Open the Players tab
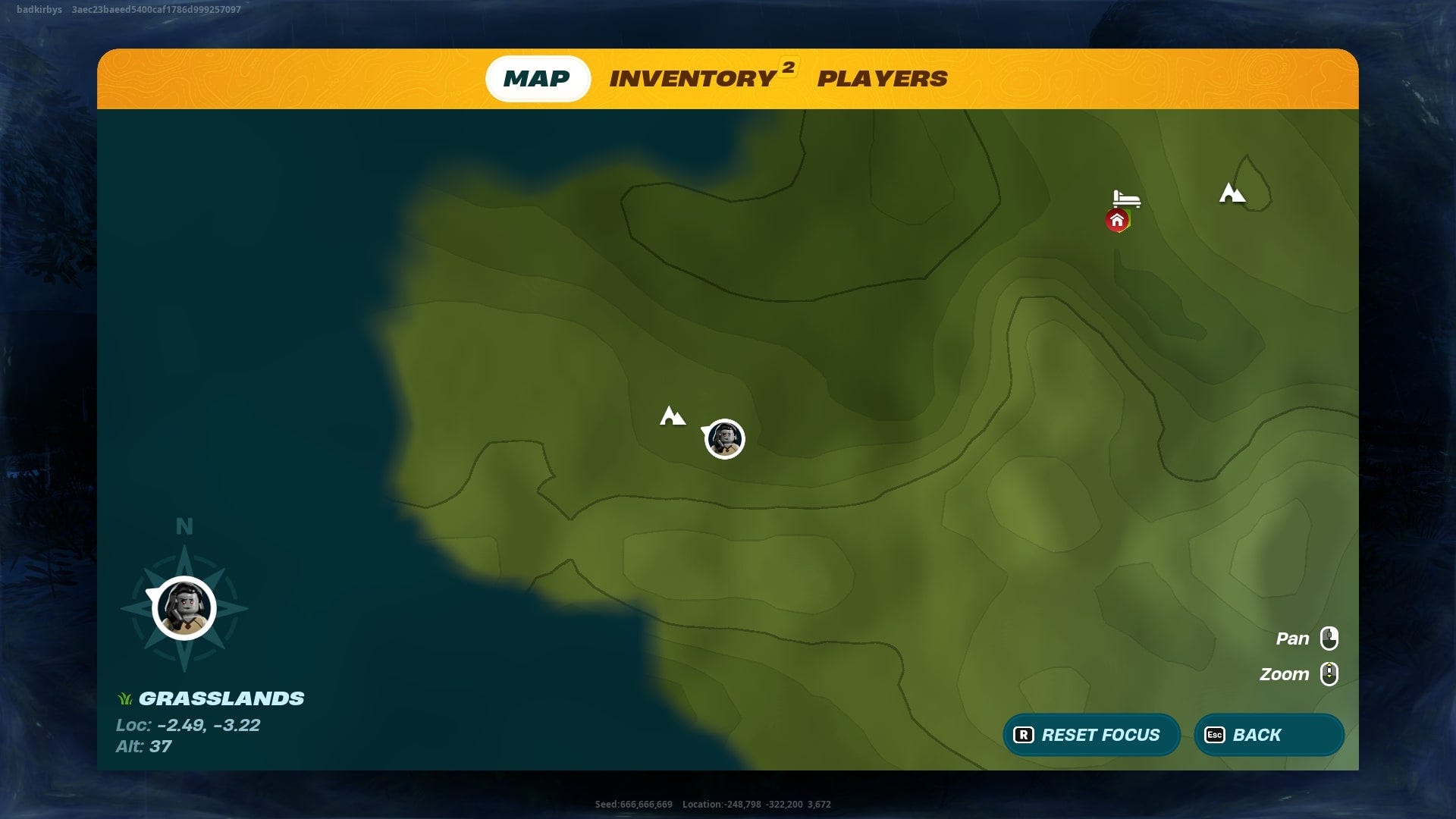Screen dimensions: 1456x819 (x=882, y=78)
